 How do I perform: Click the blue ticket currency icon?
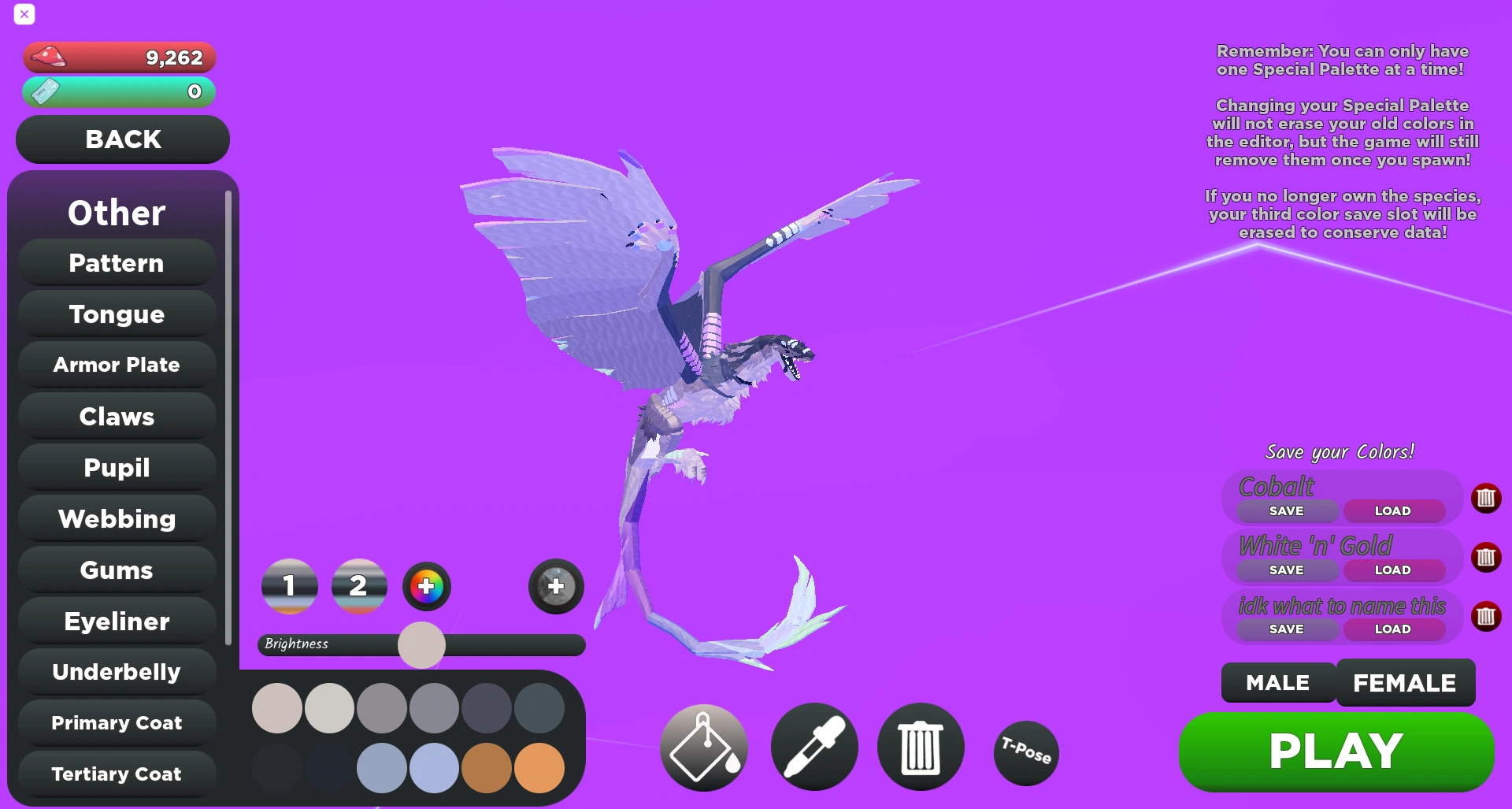(45, 92)
